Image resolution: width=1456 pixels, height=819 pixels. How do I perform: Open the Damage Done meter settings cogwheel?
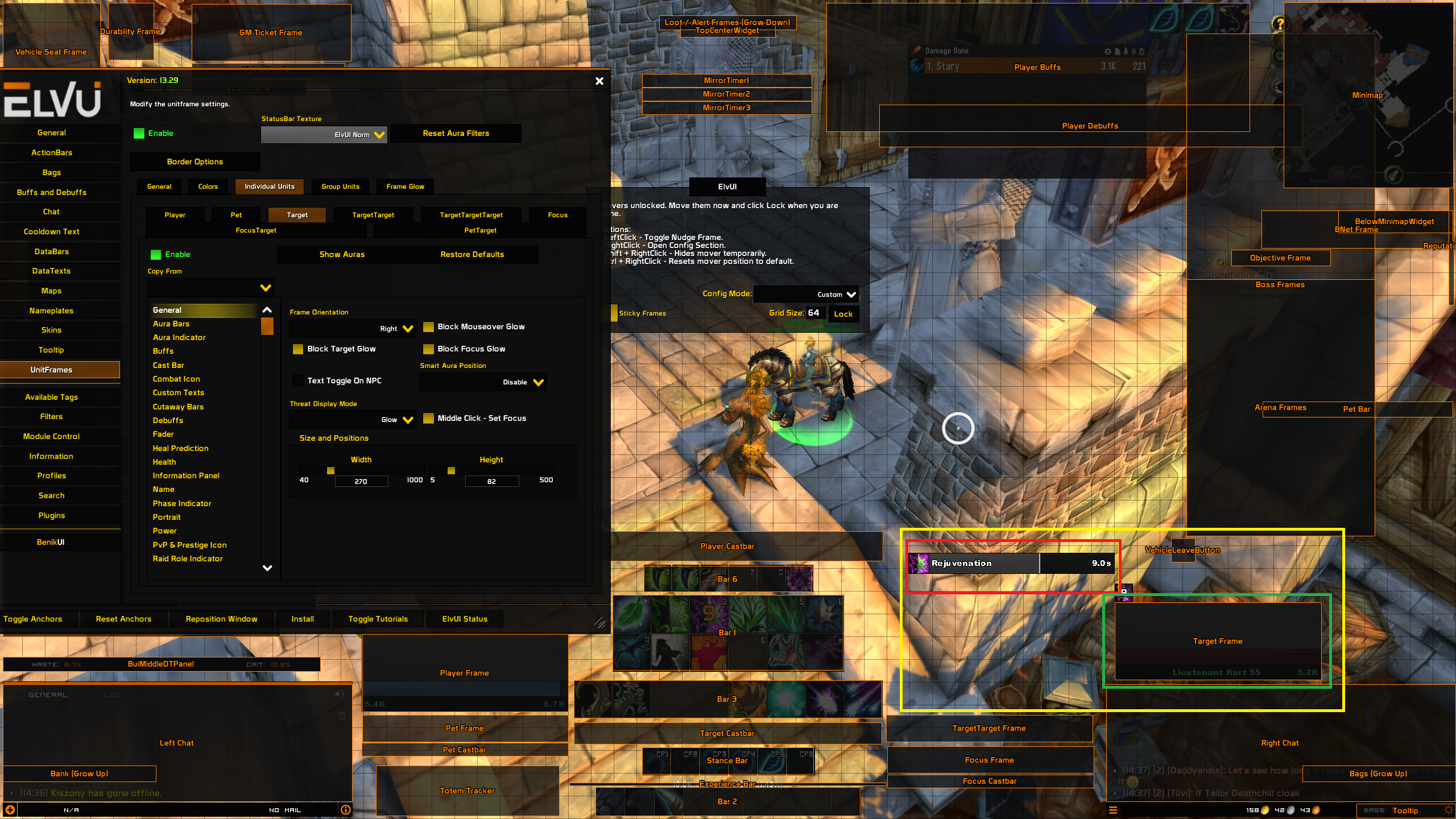click(1108, 51)
